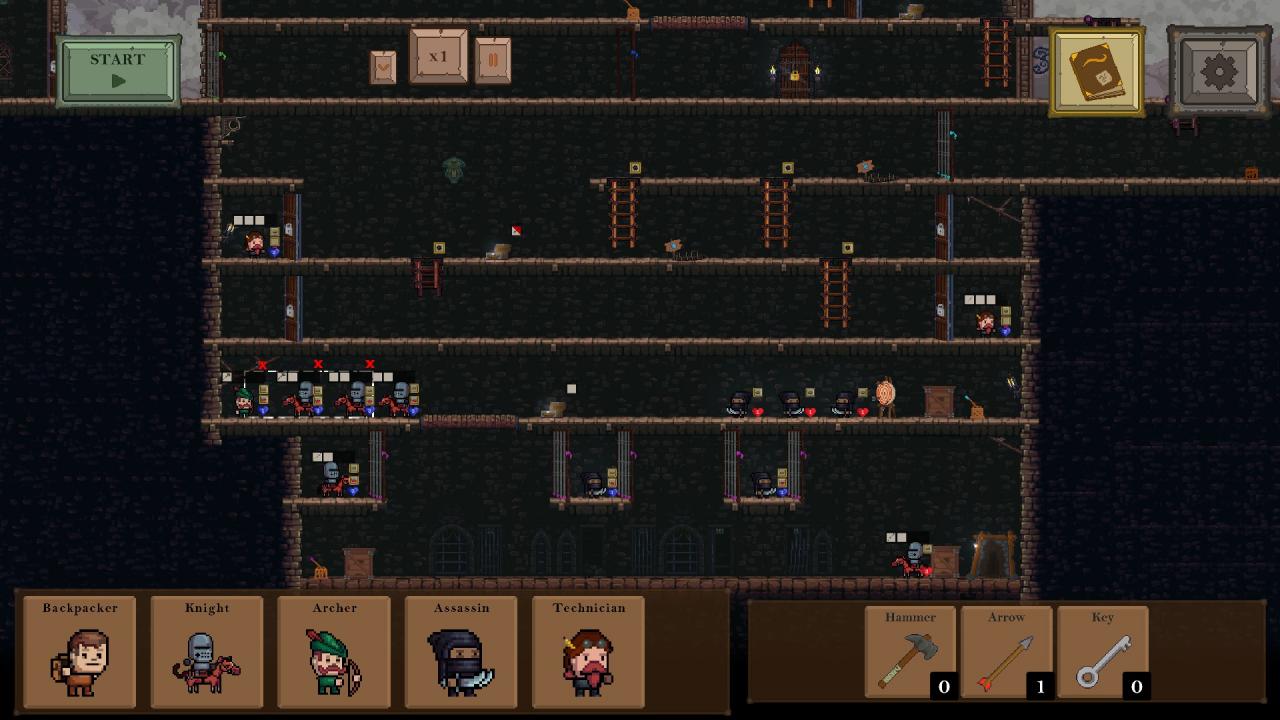Screen dimensions: 1280x720
Task: Select the Backpacker unit card
Action: (80, 652)
